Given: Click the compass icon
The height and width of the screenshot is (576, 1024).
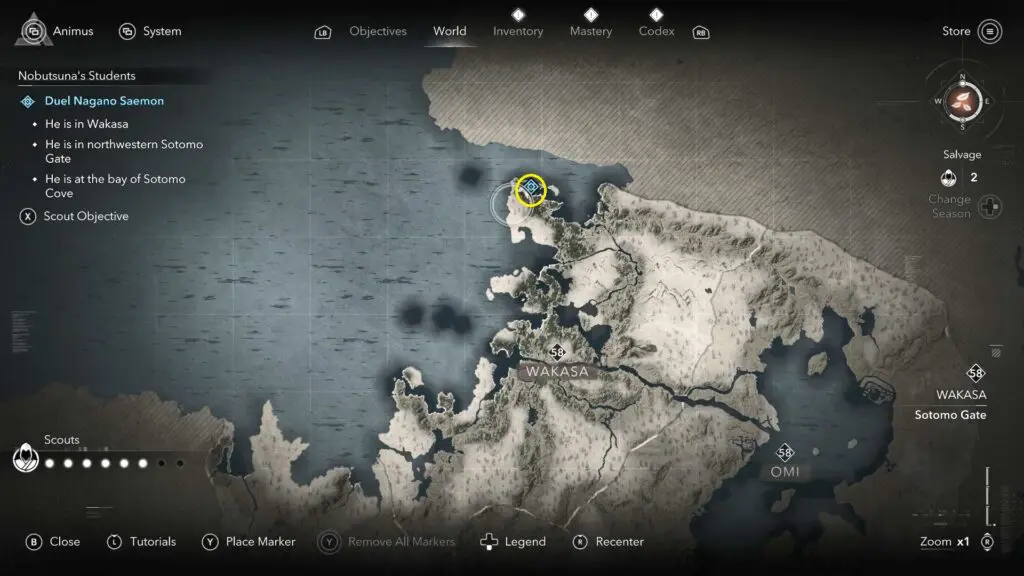Looking at the screenshot, I should point(962,101).
